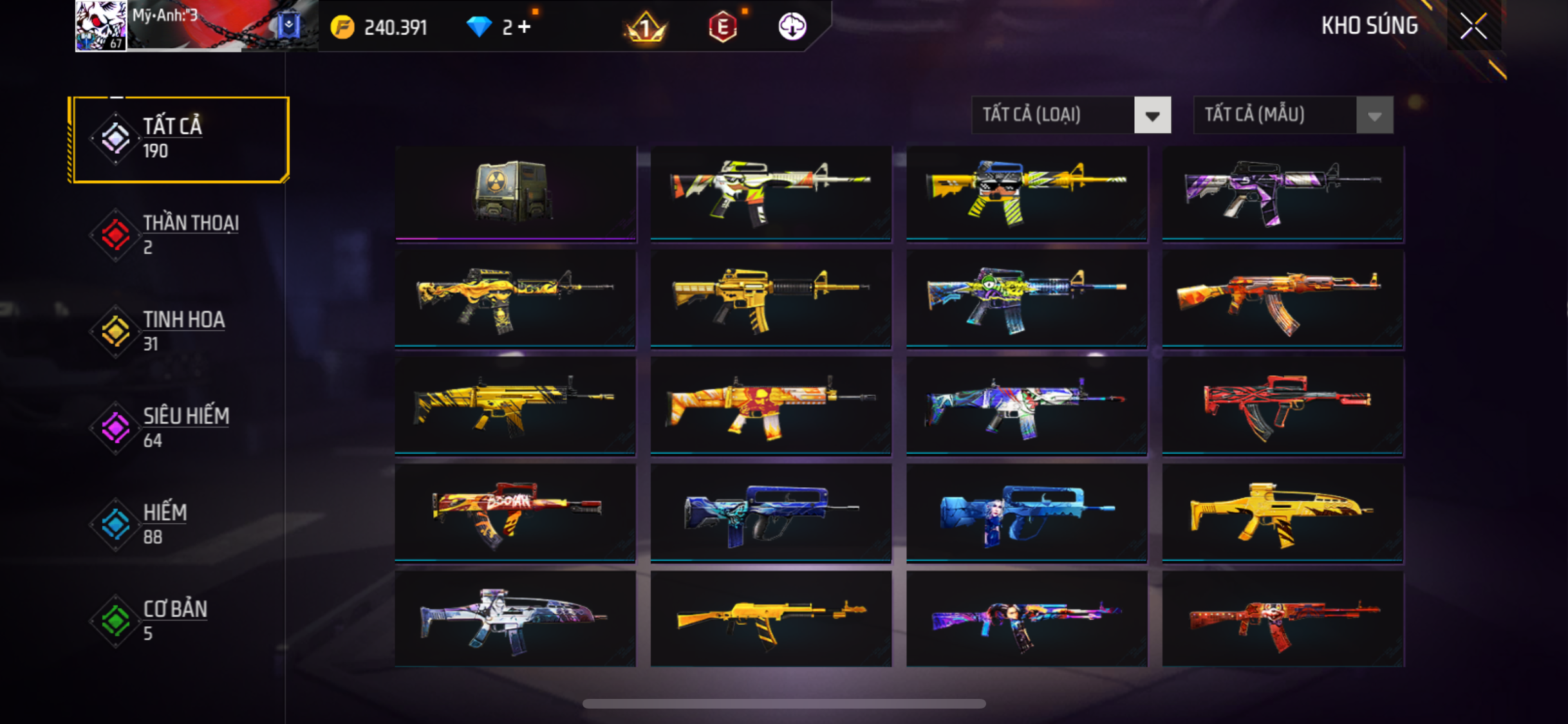Add diamonds with the plus button
1568x724 pixels.
[525, 27]
